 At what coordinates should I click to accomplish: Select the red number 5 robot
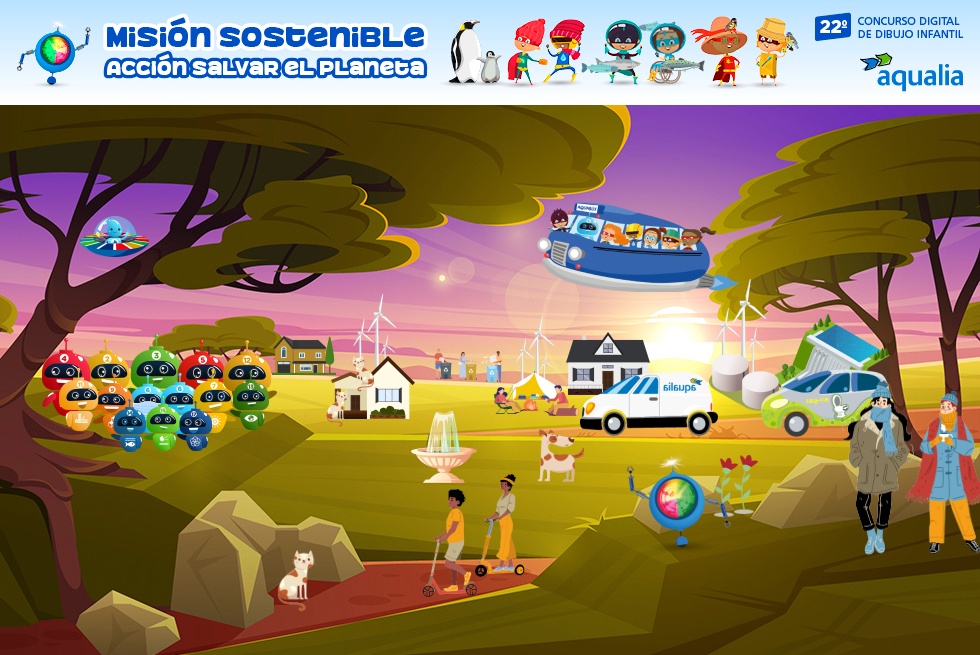click(203, 368)
